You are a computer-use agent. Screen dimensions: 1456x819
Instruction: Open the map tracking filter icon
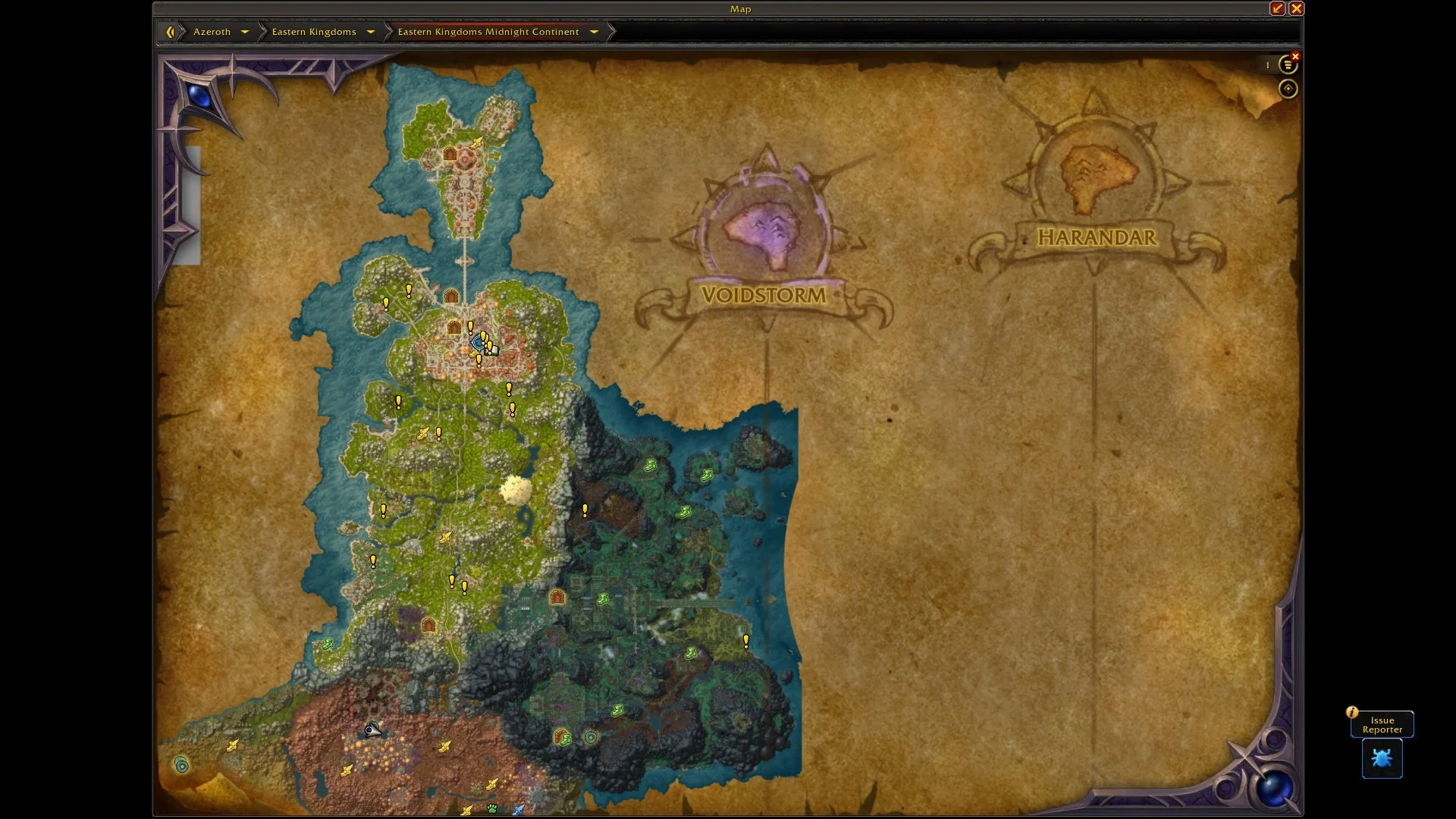tap(1288, 65)
